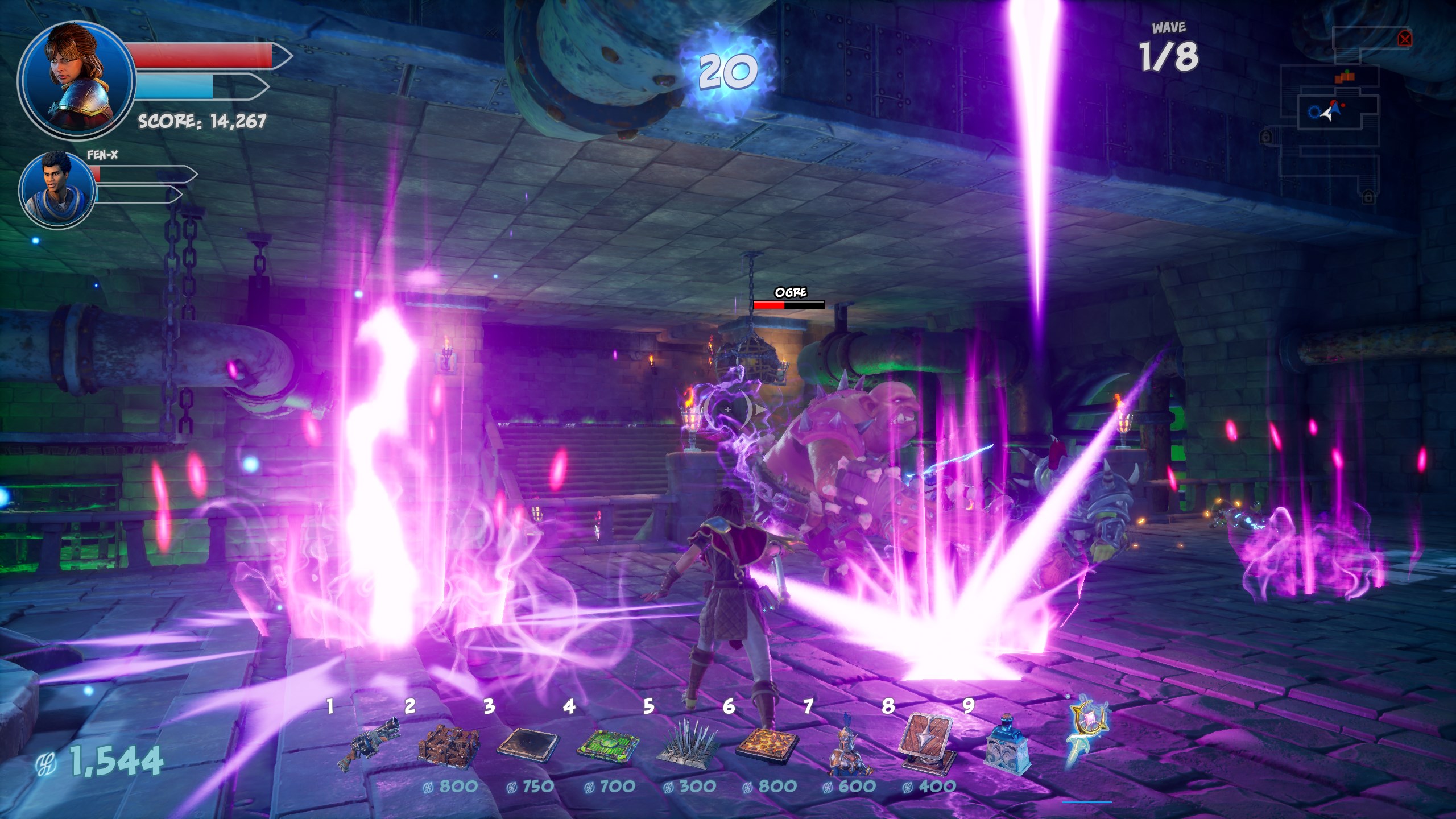Click the player heroine portrait
The image size is (1456, 819).
point(77,80)
